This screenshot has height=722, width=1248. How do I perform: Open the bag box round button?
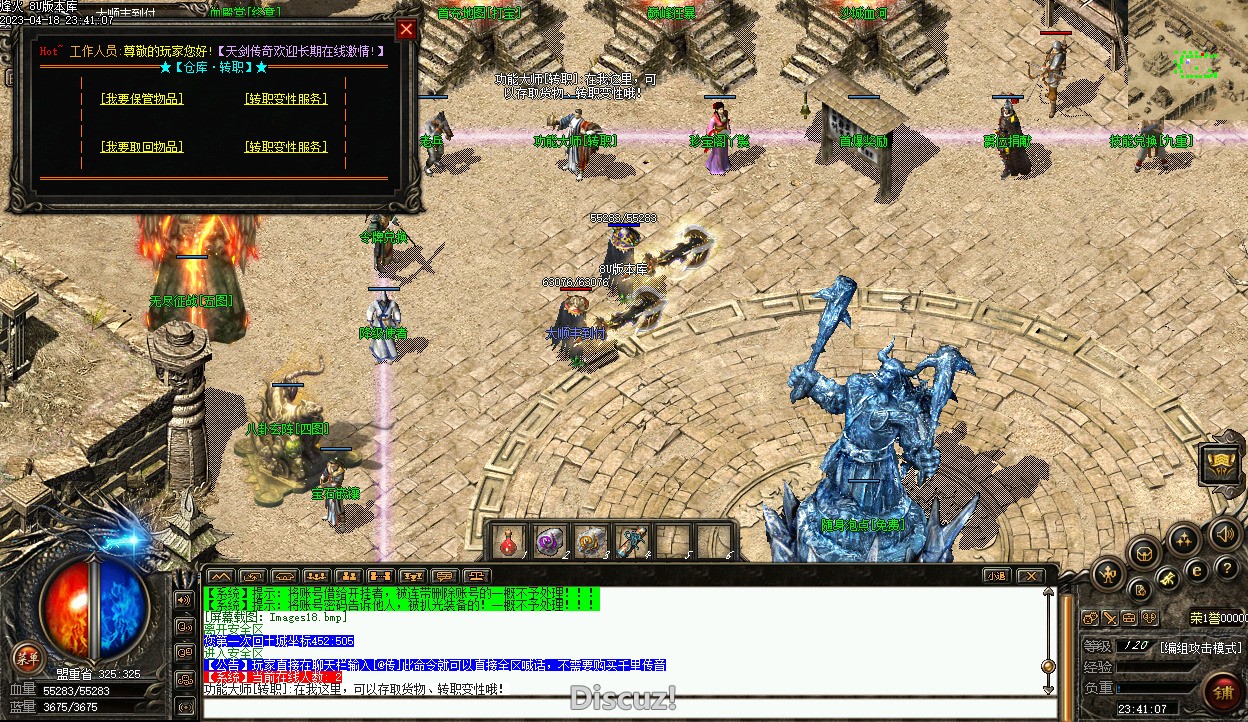pyautogui.click(x=1144, y=551)
